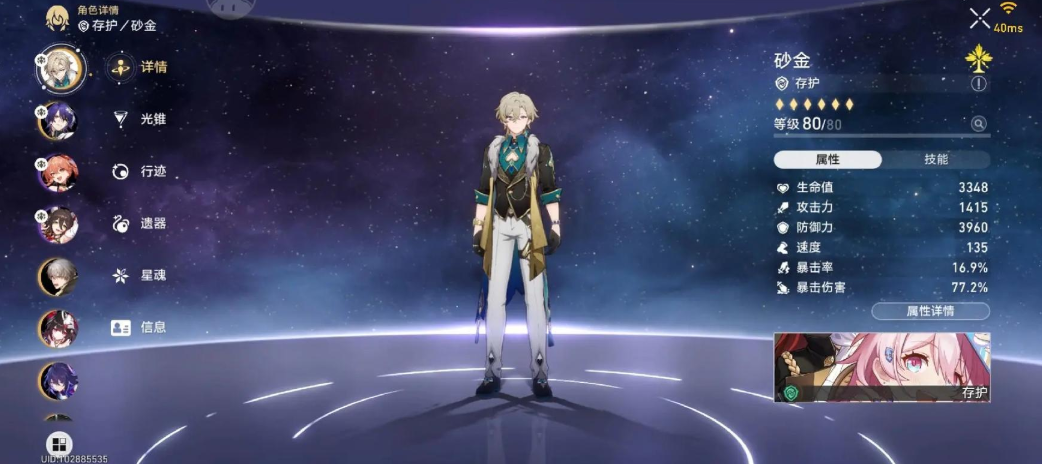Open the equipped 存护 light cone thumbnail
1042x464 pixels.
point(882,367)
